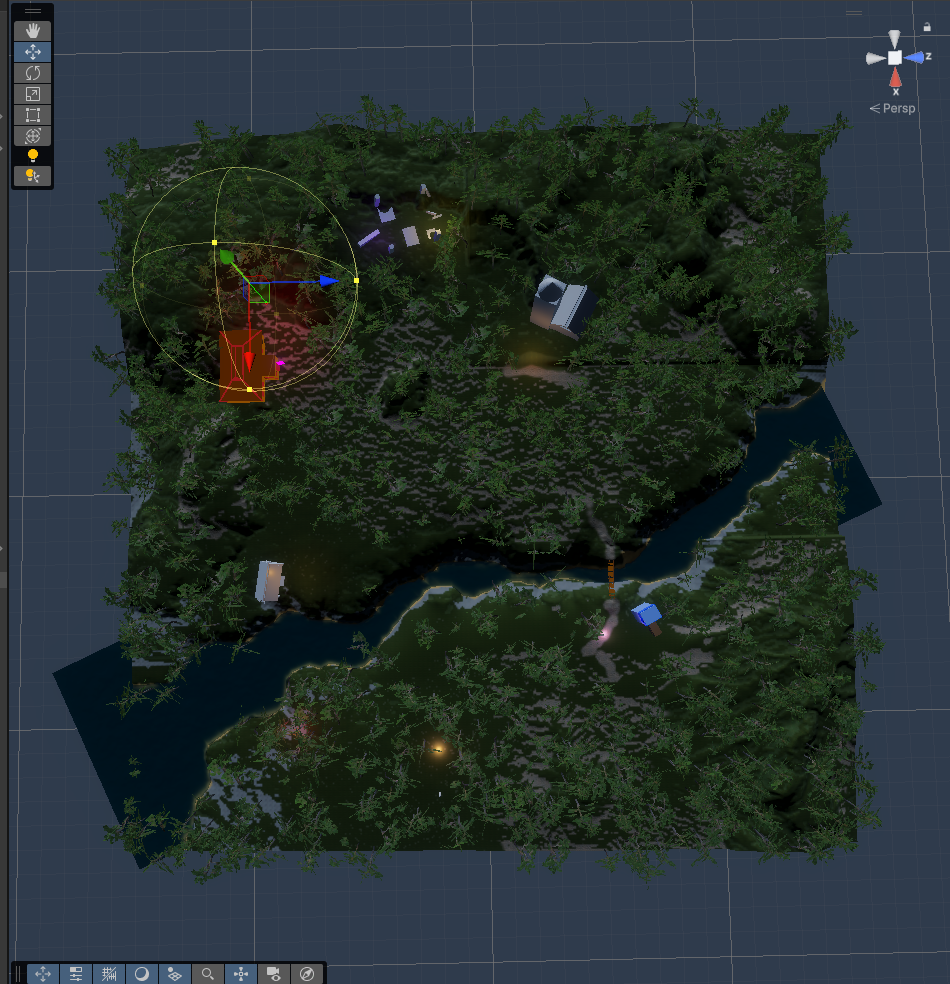The image size is (950, 984).
Task: Toggle the bottom bar's four-arrow move button
Action: click(x=43, y=973)
